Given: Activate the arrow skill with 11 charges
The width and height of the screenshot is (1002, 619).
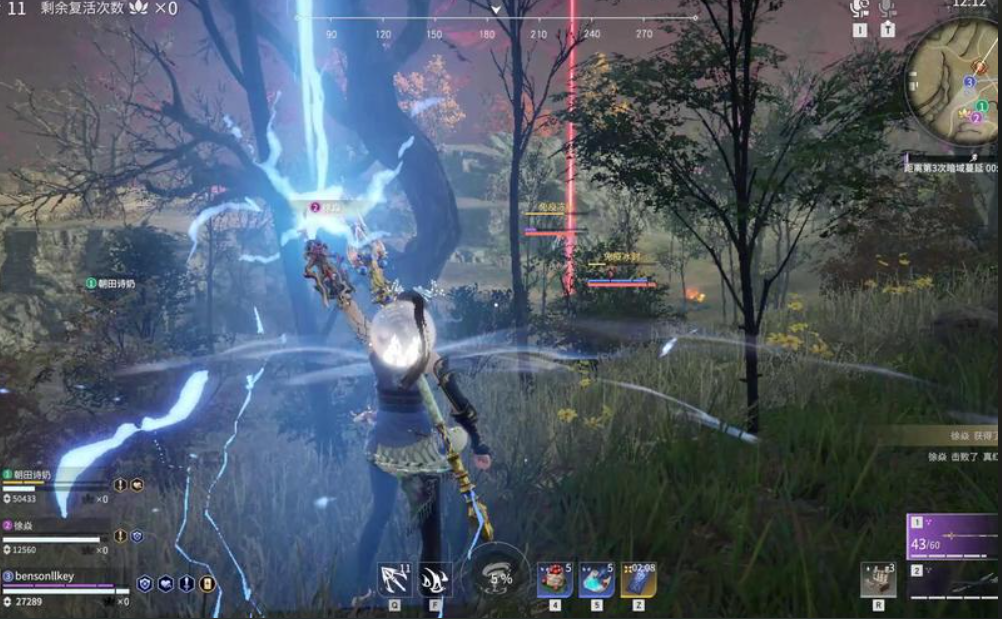Looking at the screenshot, I should (x=394, y=580).
